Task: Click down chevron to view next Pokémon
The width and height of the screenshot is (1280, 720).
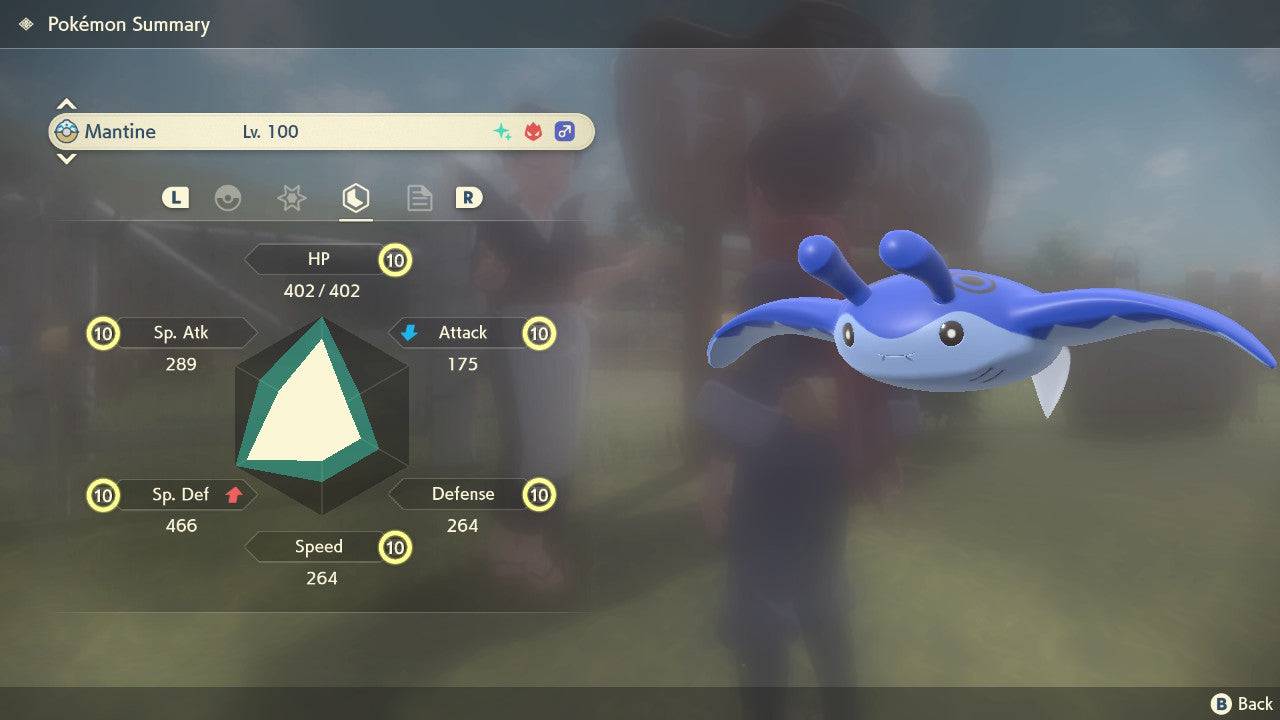Action: (66, 159)
